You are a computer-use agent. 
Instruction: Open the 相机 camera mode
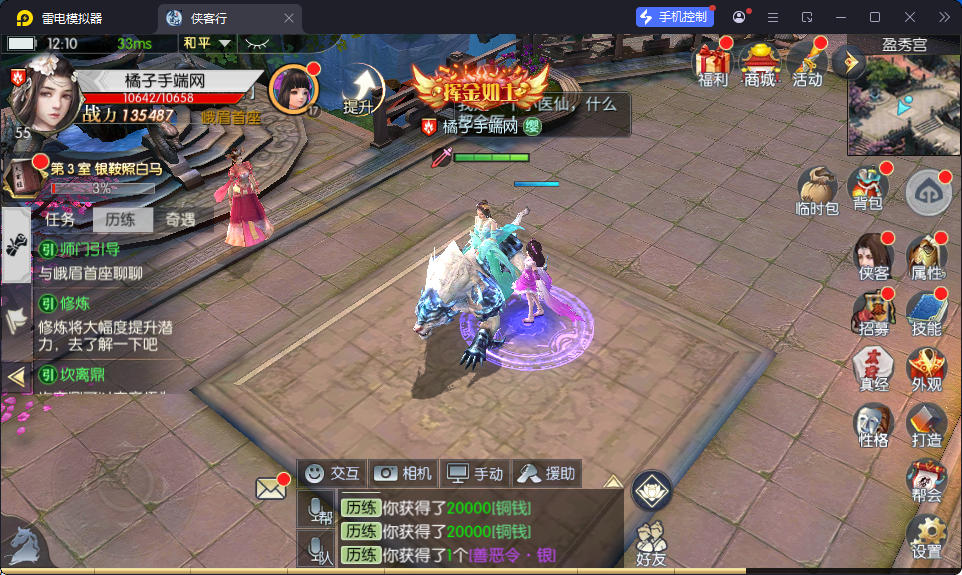403,473
